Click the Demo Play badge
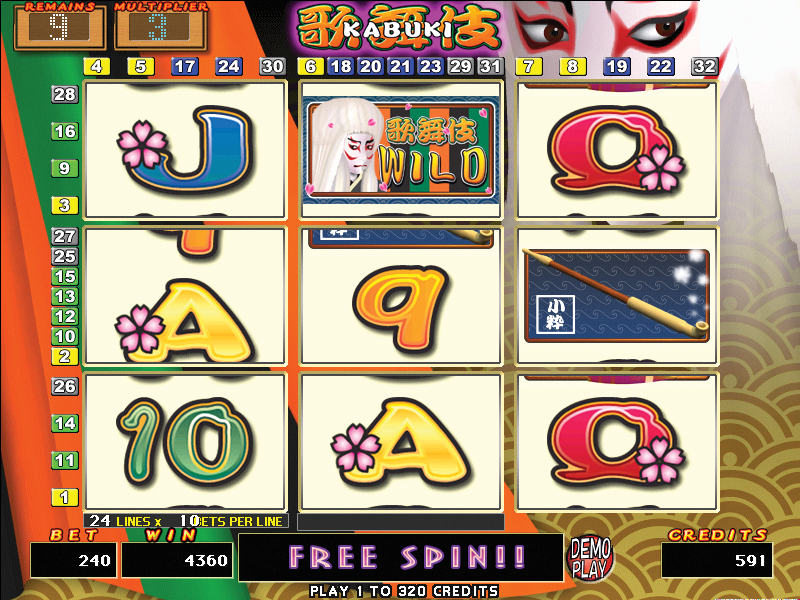Screen dimensions: 800x600 589,557
